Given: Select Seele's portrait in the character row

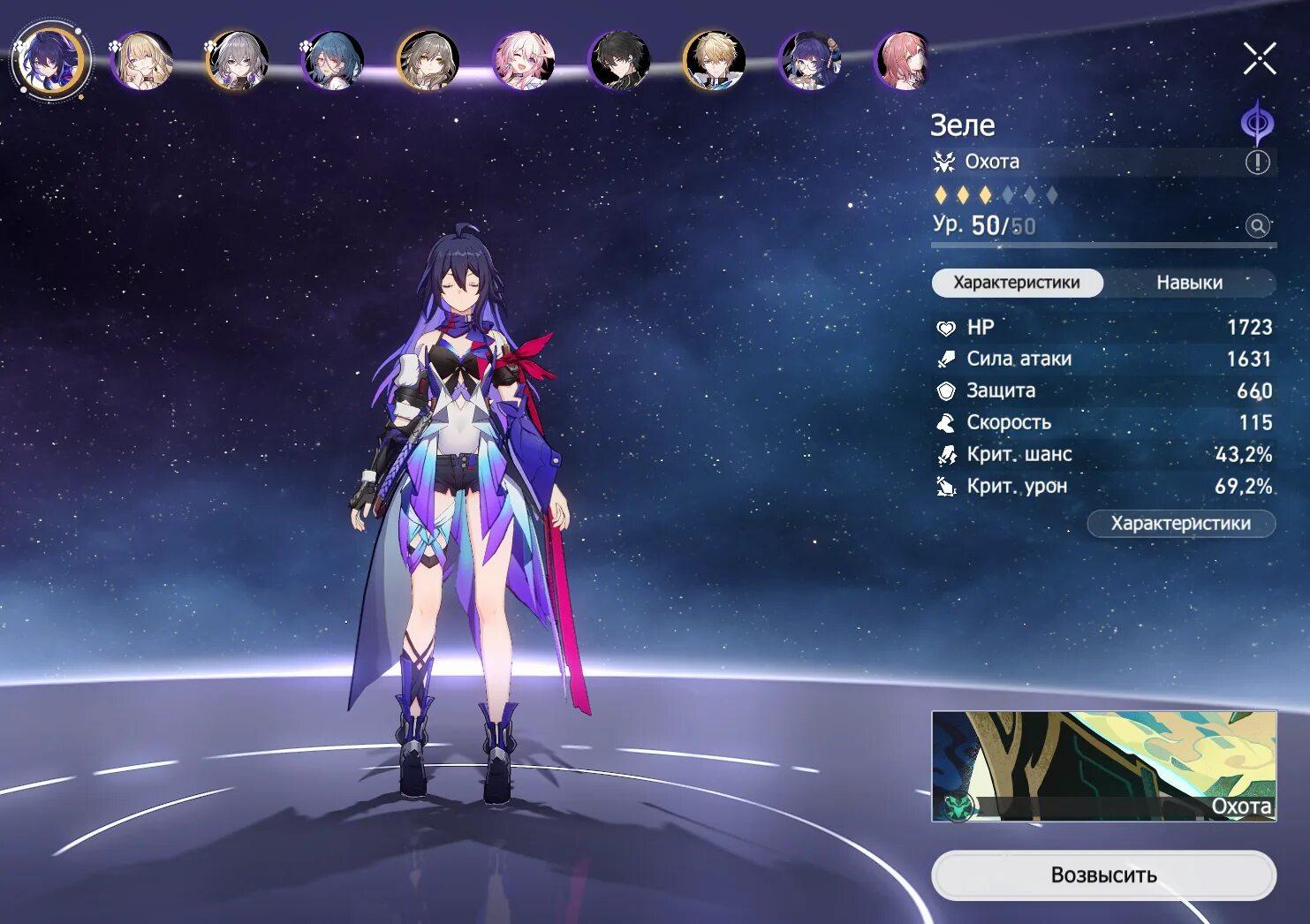Looking at the screenshot, I should [50, 60].
